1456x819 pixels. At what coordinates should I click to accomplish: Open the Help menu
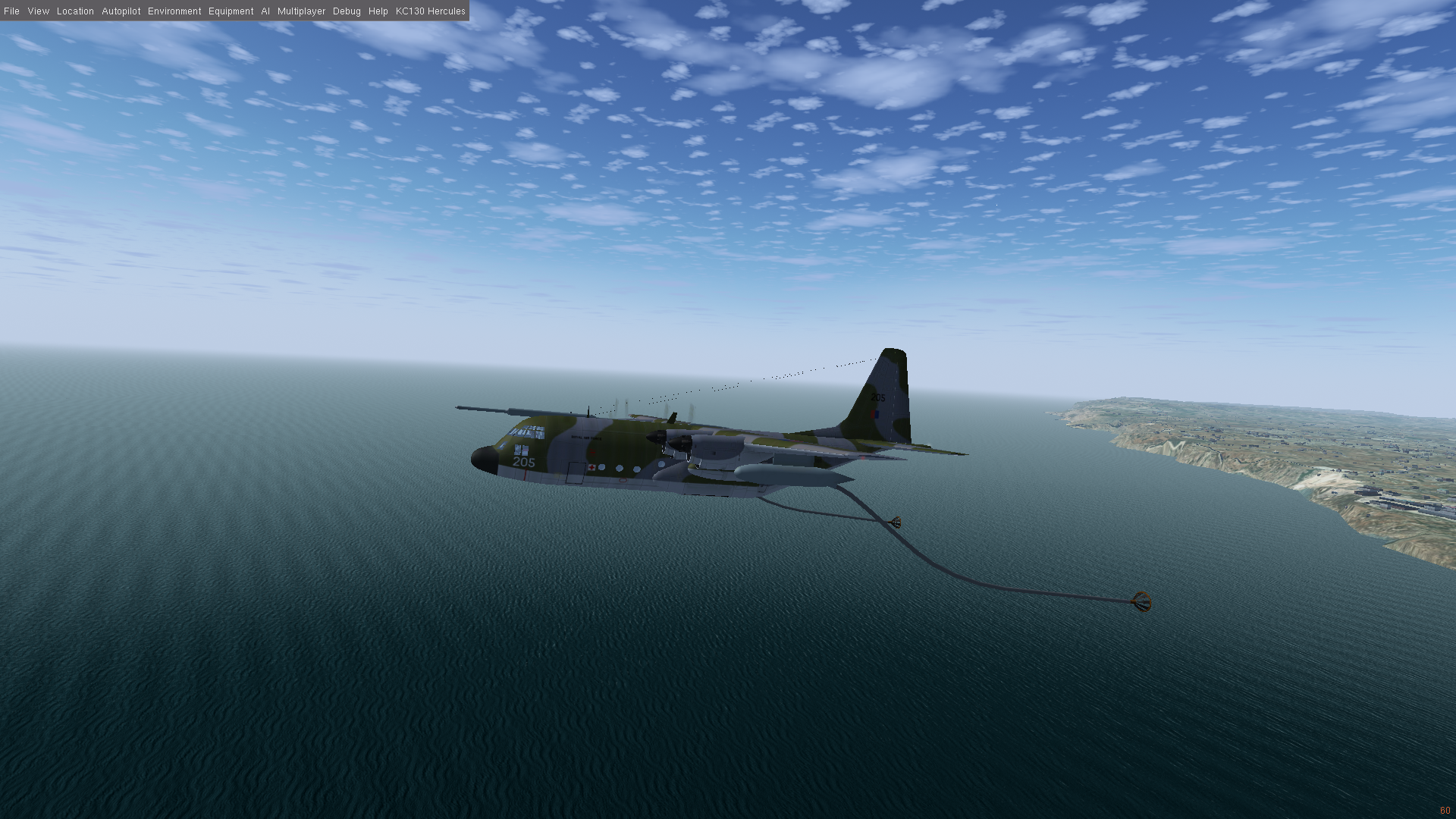point(378,11)
